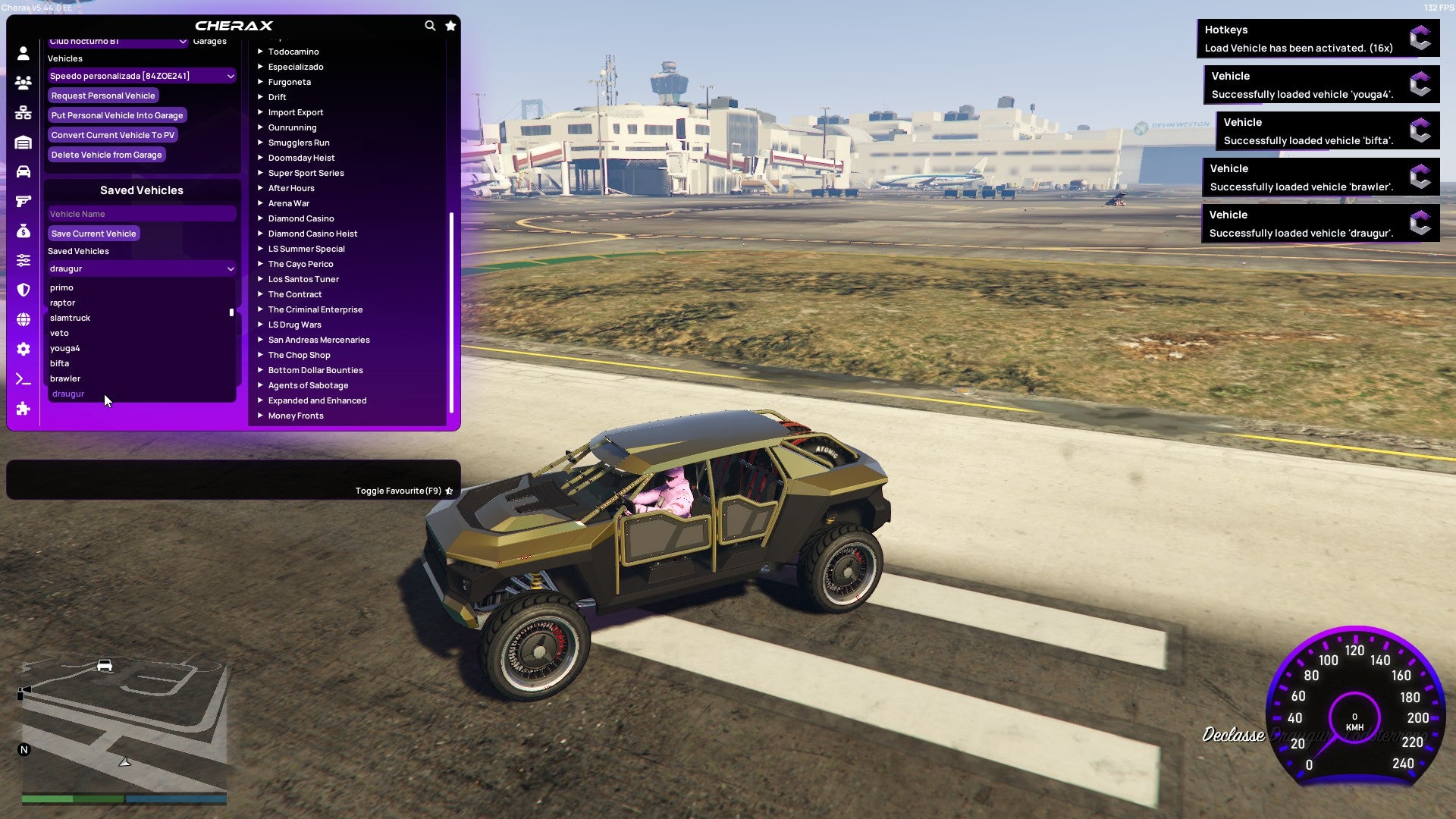Click the shield Protections icon
This screenshot has width=1456, height=819.
23,290
